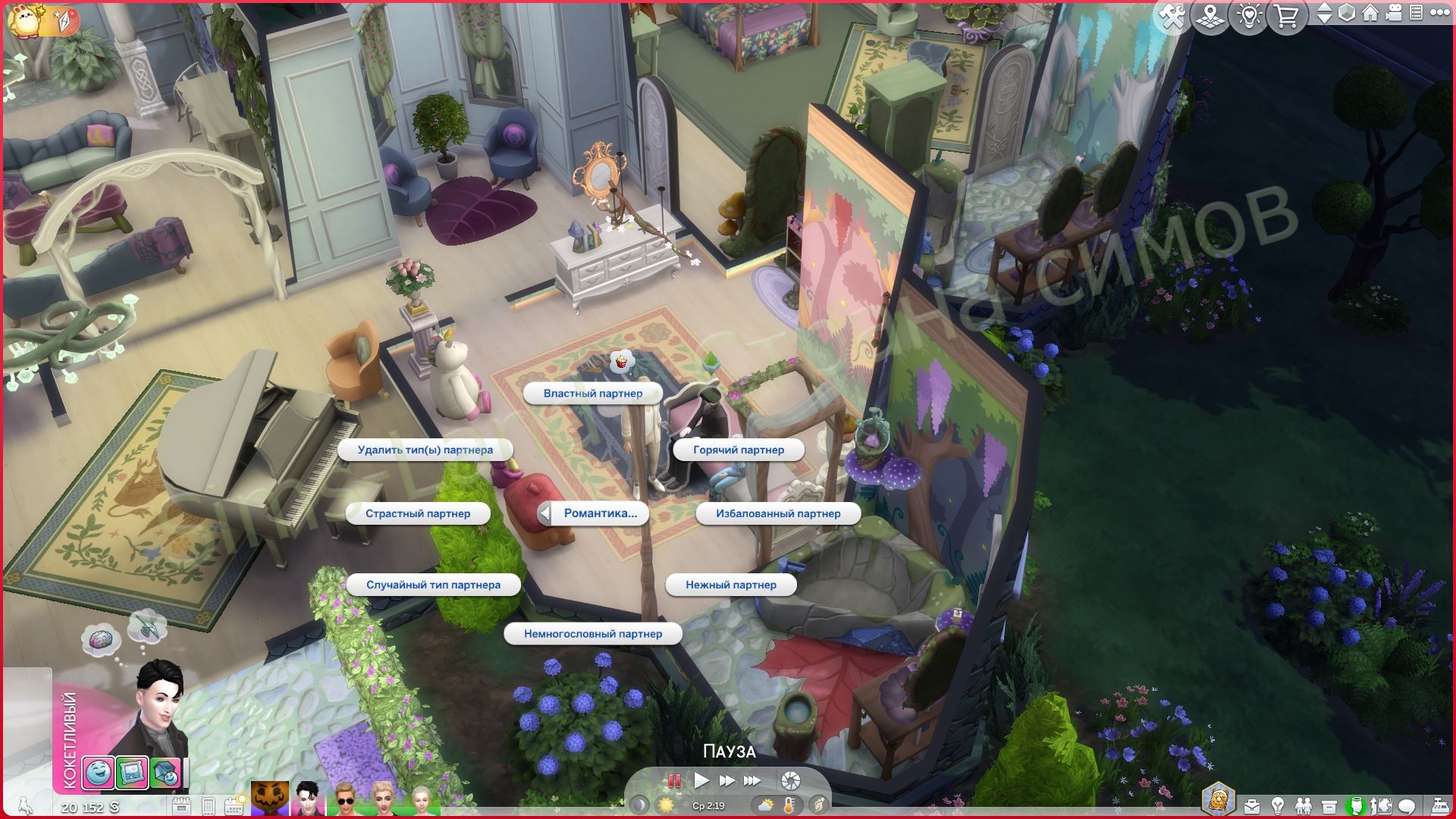
Task: Open the Sim inventory box panel
Action: tap(1329, 805)
